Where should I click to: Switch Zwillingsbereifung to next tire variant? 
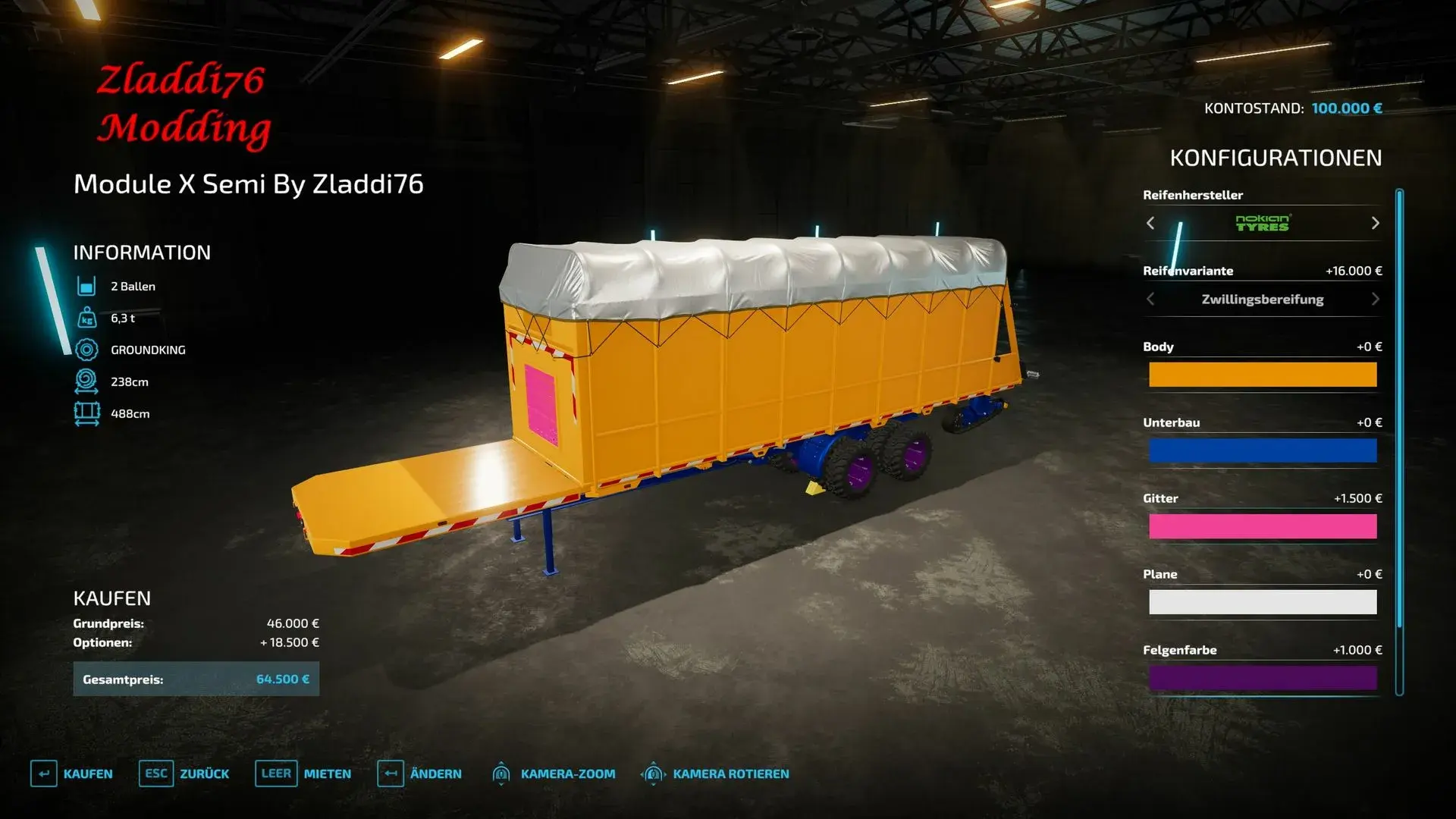1375,299
